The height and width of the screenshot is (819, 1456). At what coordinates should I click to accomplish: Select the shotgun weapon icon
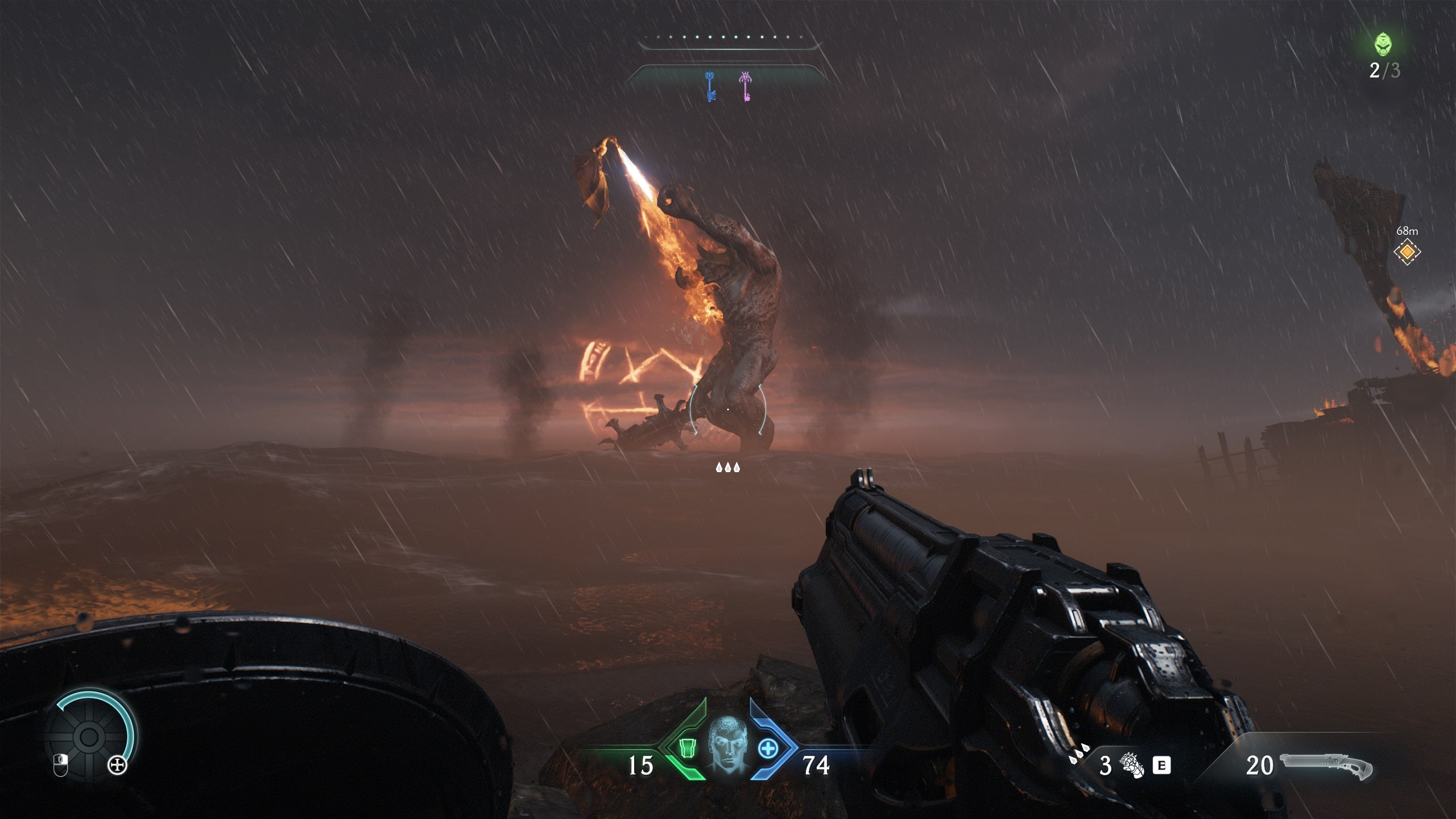click(1326, 765)
